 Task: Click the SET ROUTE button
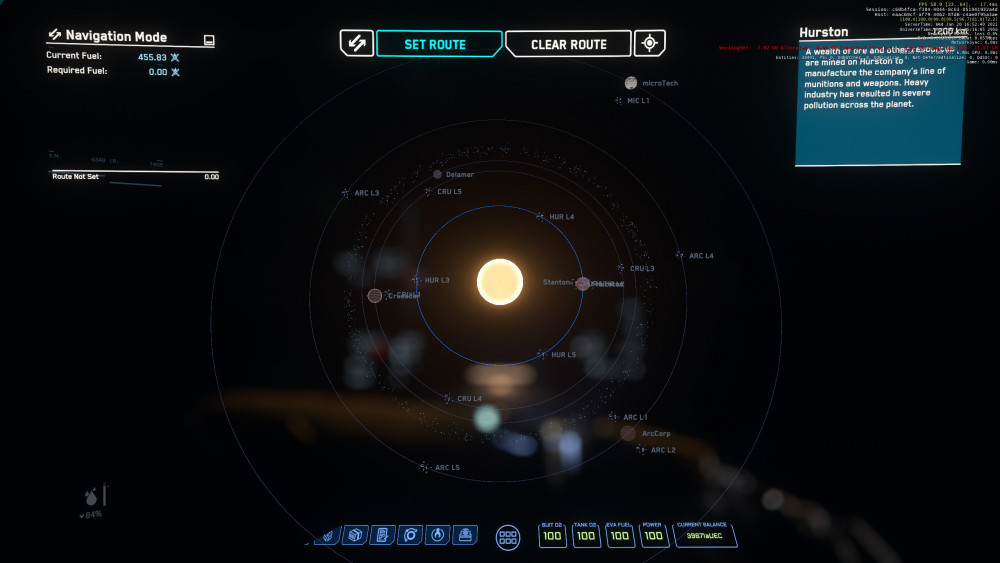point(435,44)
